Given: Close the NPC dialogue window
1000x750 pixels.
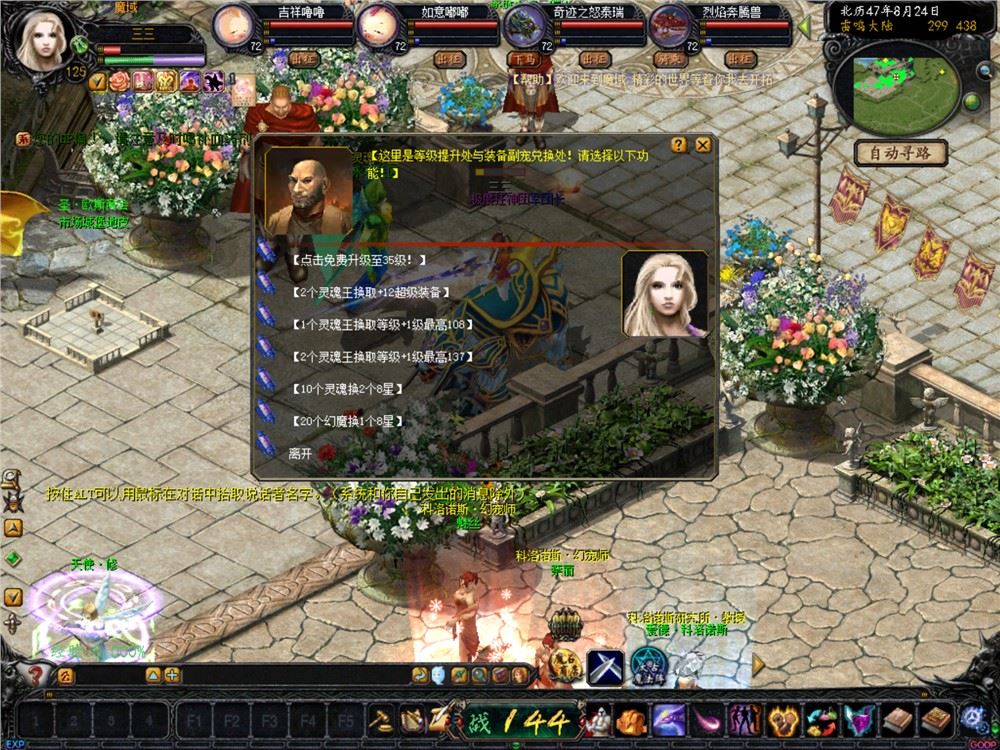Looking at the screenshot, I should 704,145.
